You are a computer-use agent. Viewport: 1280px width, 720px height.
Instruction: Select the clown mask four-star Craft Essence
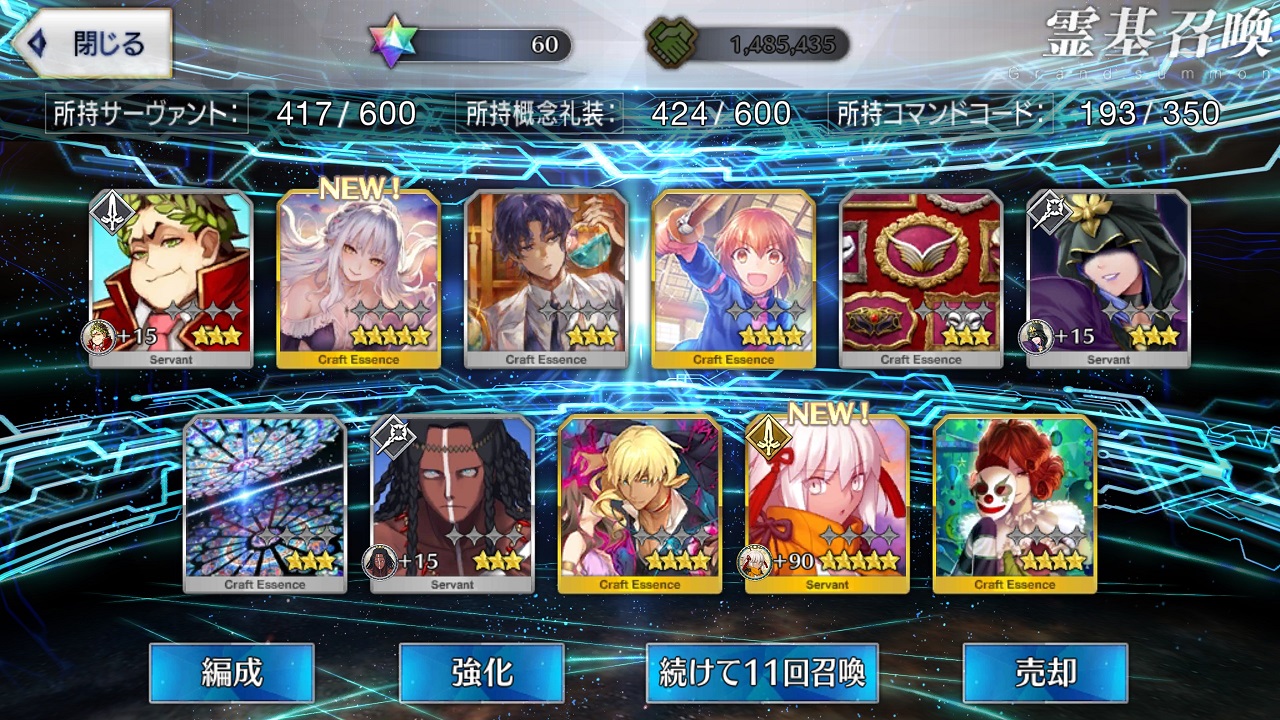coord(1015,503)
